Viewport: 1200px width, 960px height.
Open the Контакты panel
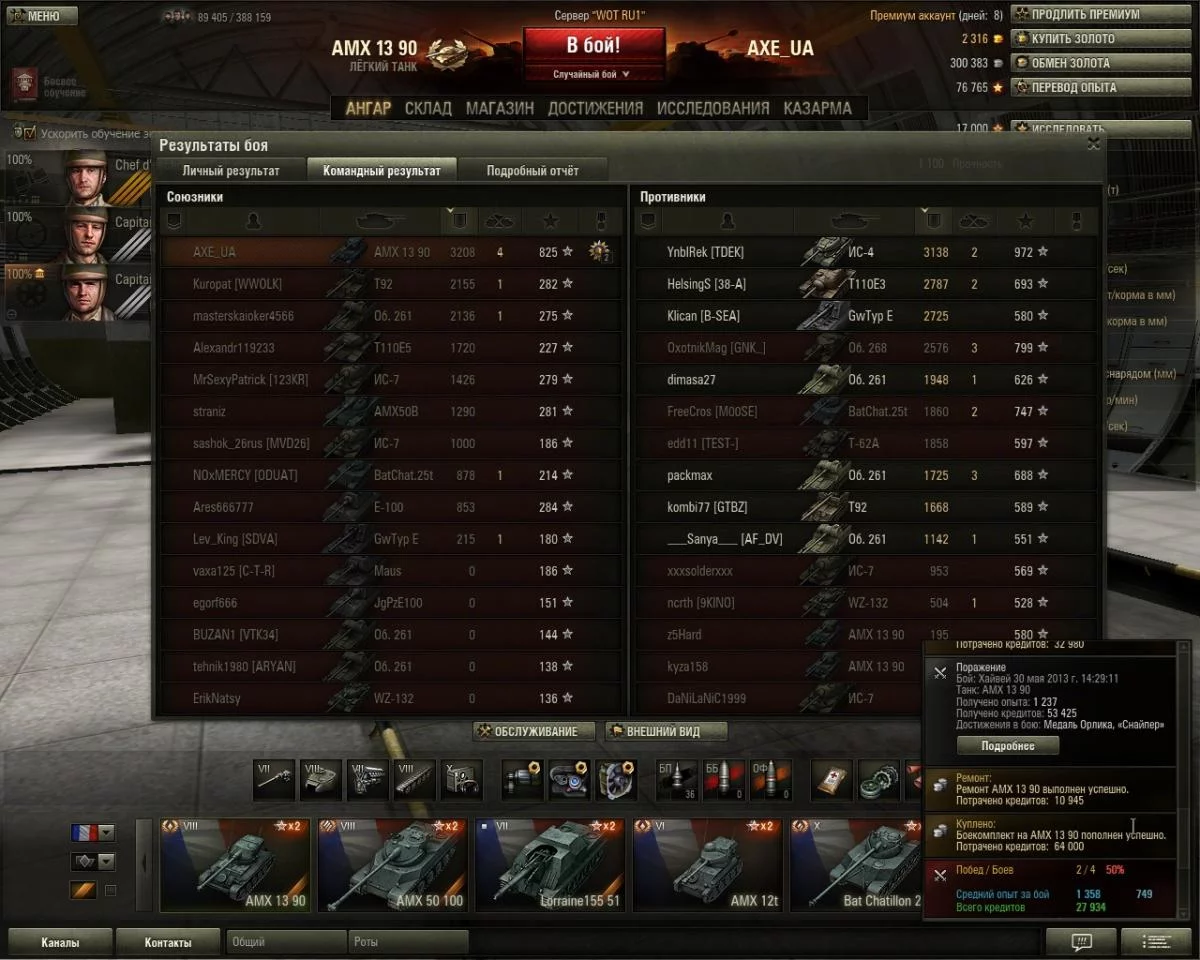pos(167,942)
